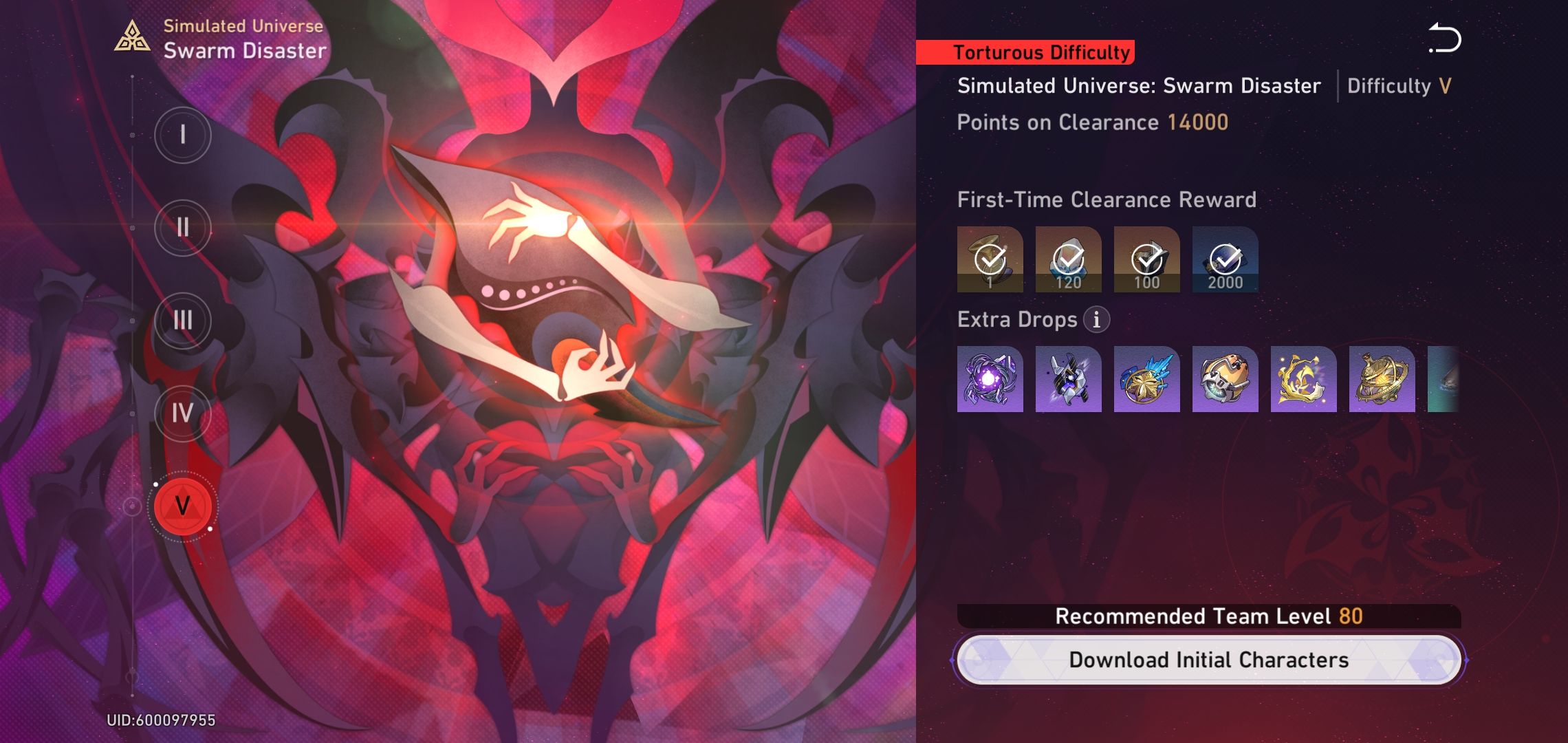
Task: View the round orange mechanical extra drop item
Action: click(x=1225, y=379)
